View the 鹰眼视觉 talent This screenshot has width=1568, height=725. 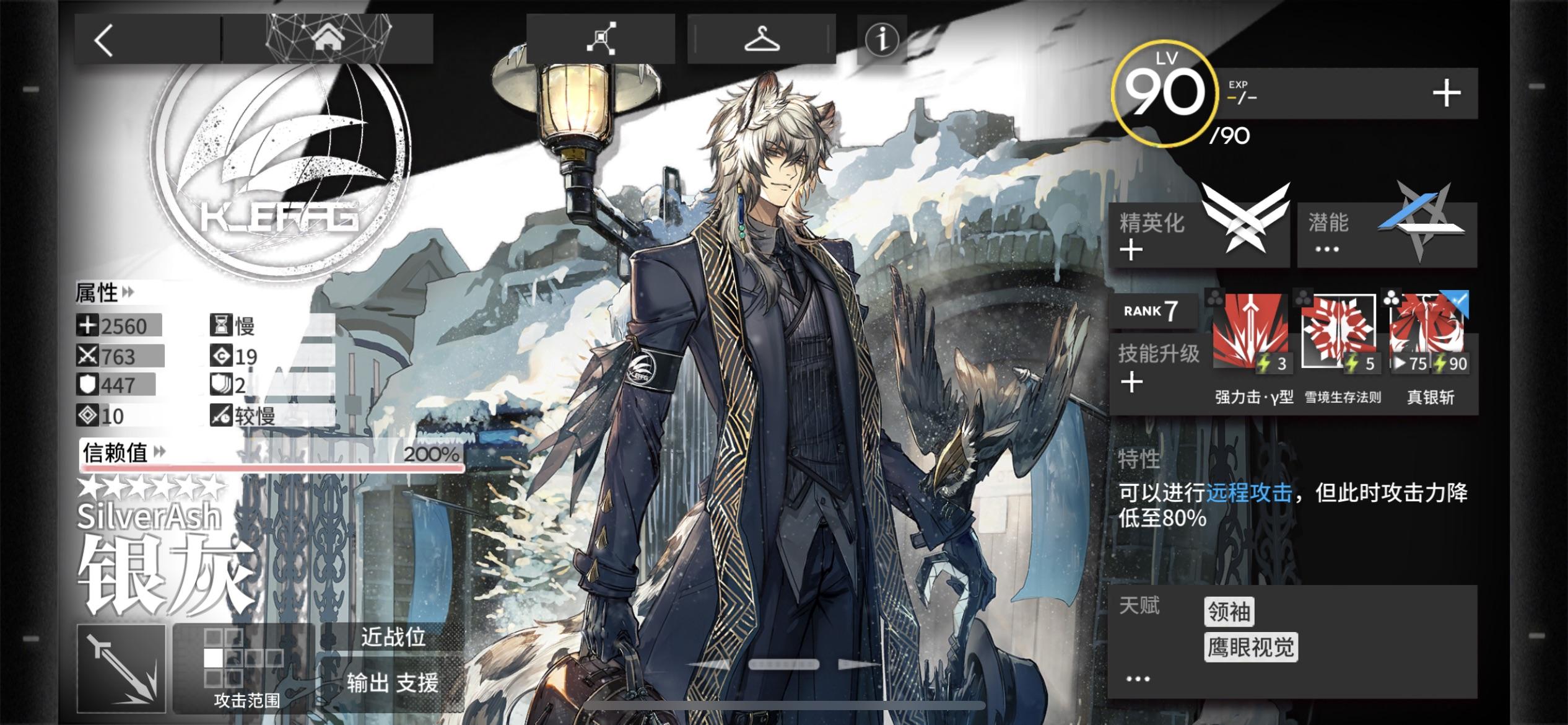coord(1250,648)
